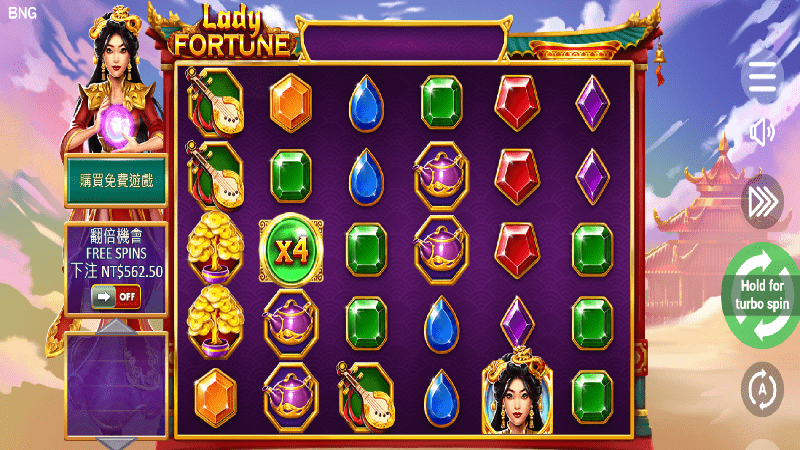Buy the free game feature
800x450 pixels.
click(x=115, y=181)
